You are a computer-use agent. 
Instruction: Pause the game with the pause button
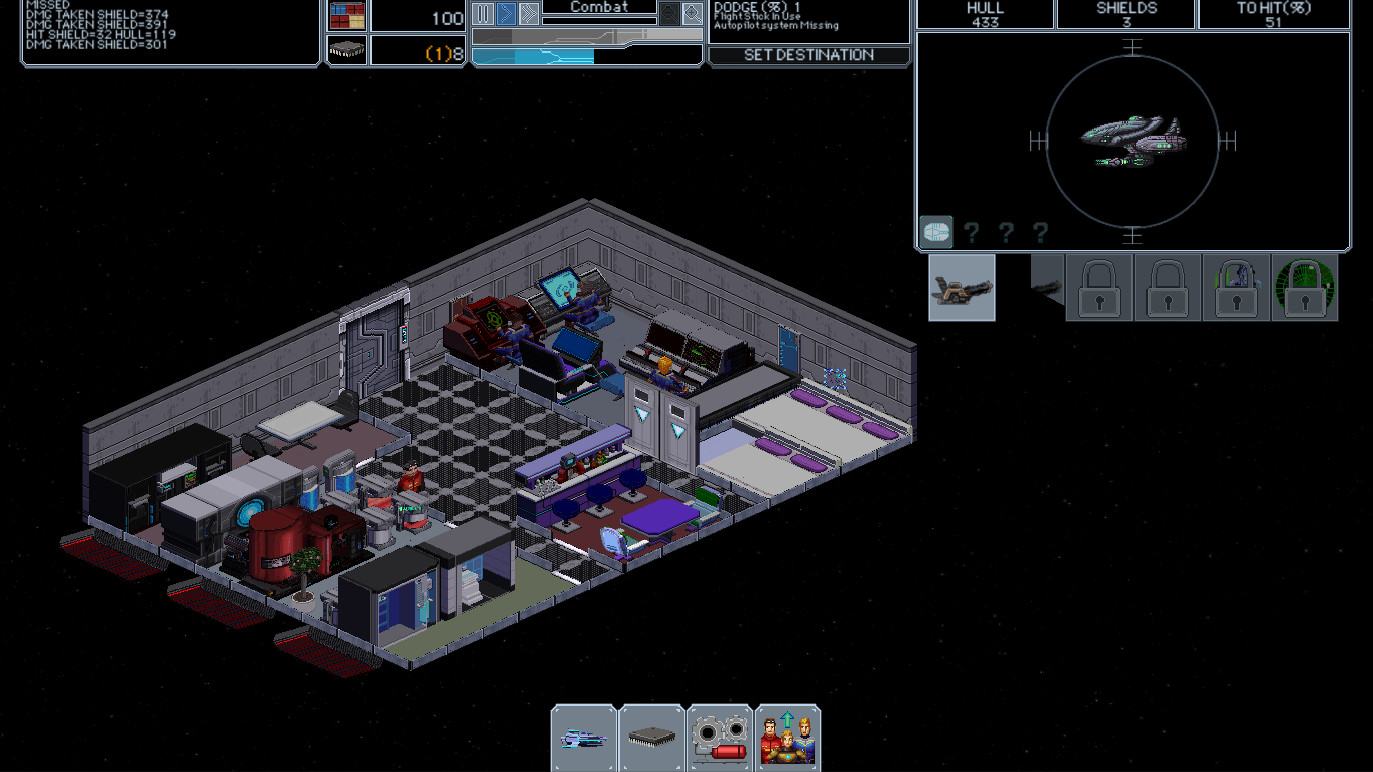tap(483, 13)
